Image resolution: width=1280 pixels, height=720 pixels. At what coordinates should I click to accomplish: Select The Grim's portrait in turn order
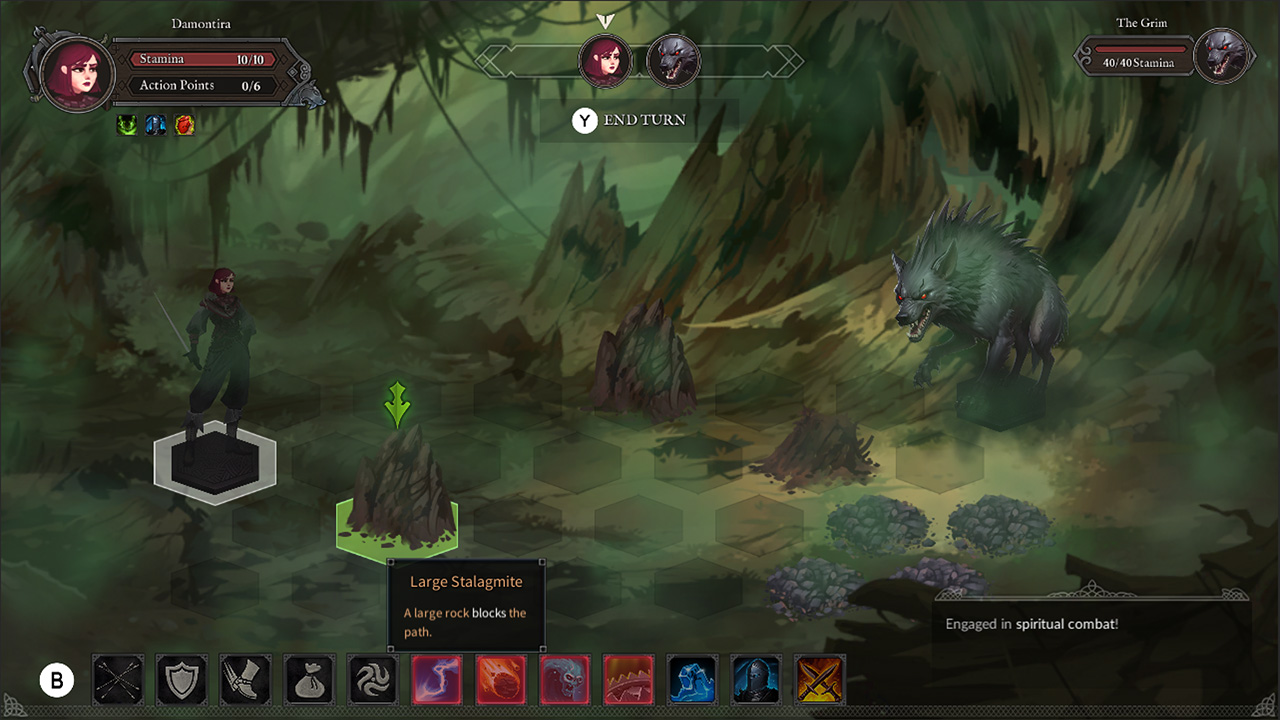(672, 61)
